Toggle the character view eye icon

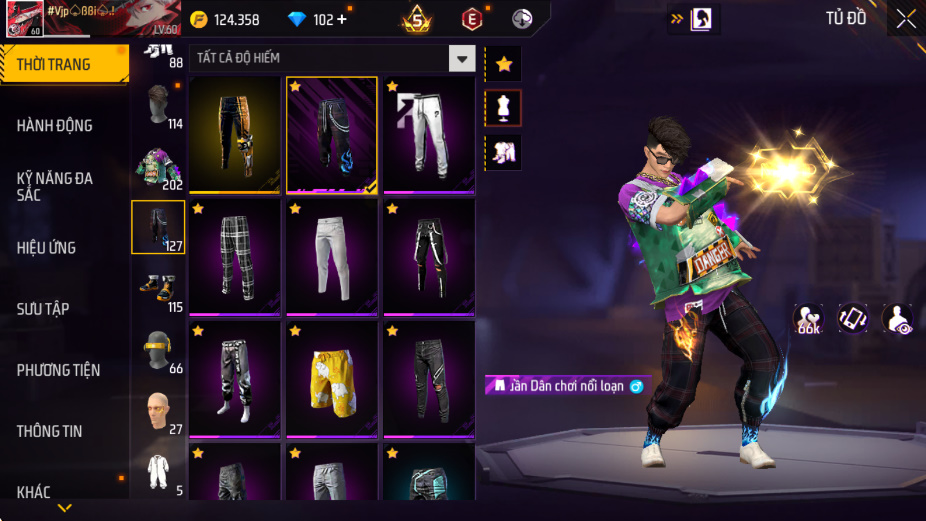[897, 319]
